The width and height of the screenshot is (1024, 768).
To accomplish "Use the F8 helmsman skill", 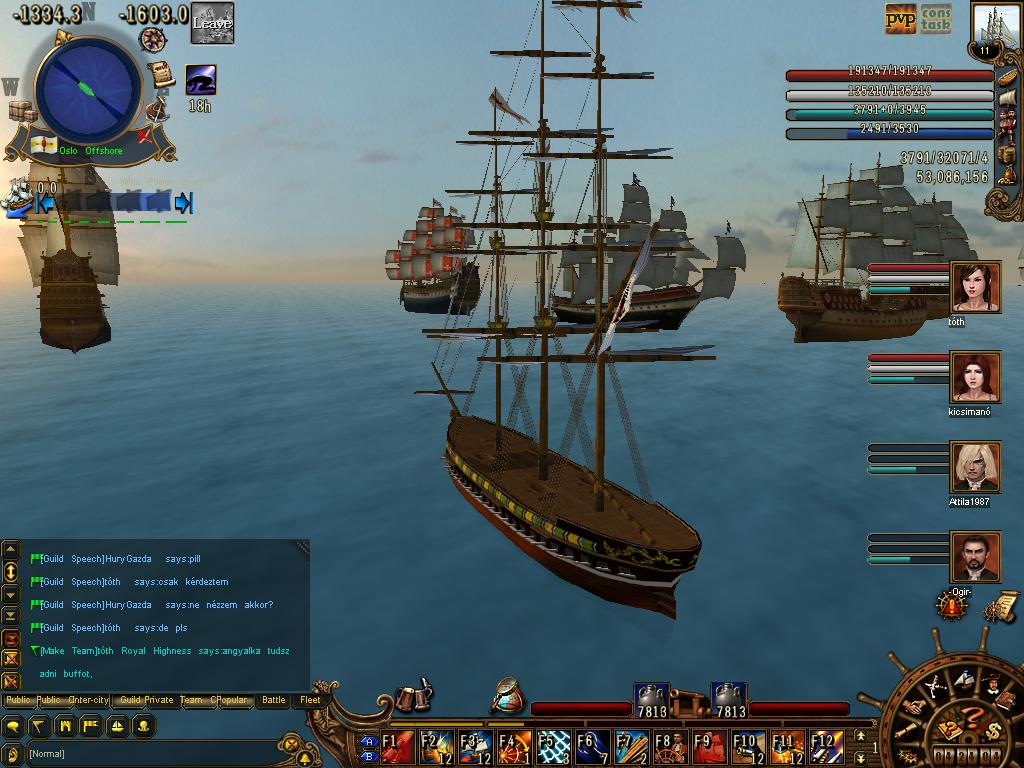I will click(671, 747).
